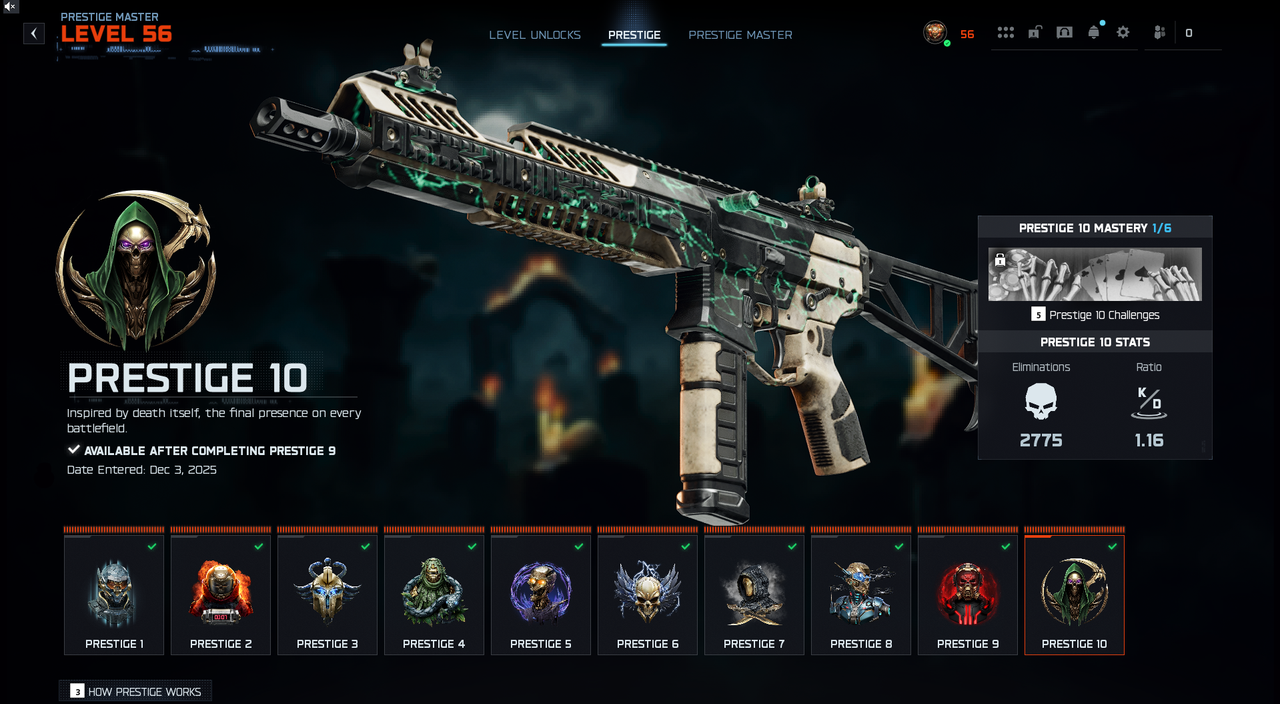Screen dimensions: 1280x704
Task: Open the Prestige Master tab
Action: click(740, 35)
